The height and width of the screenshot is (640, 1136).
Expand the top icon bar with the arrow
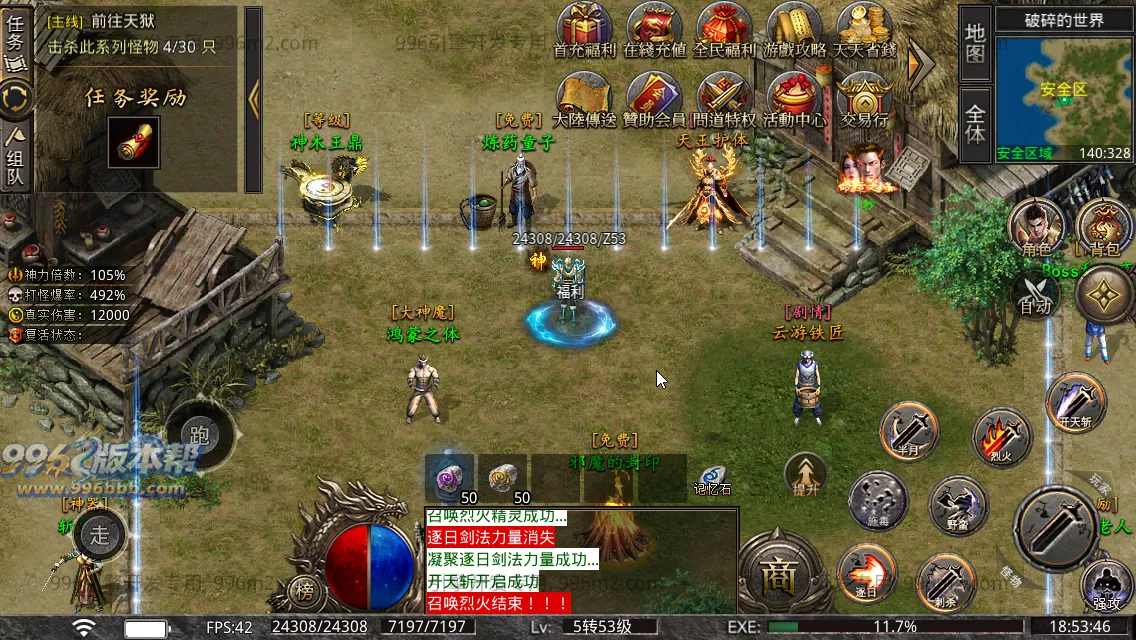pyautogui.click(x=920, y=64)
